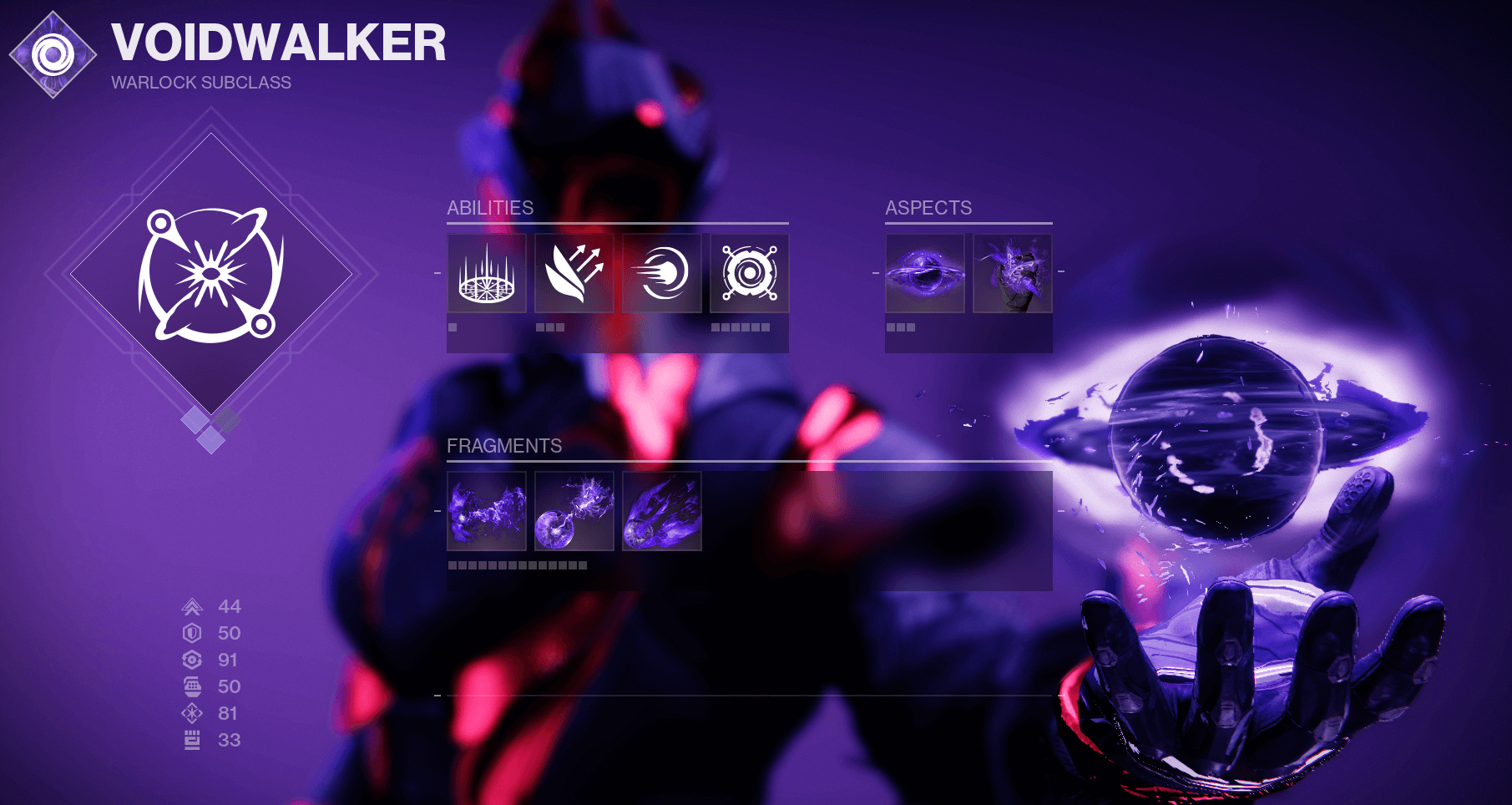Select the round orb Fragment in second slot
This screenshot has width=1512, height=805.
[574, 512]
